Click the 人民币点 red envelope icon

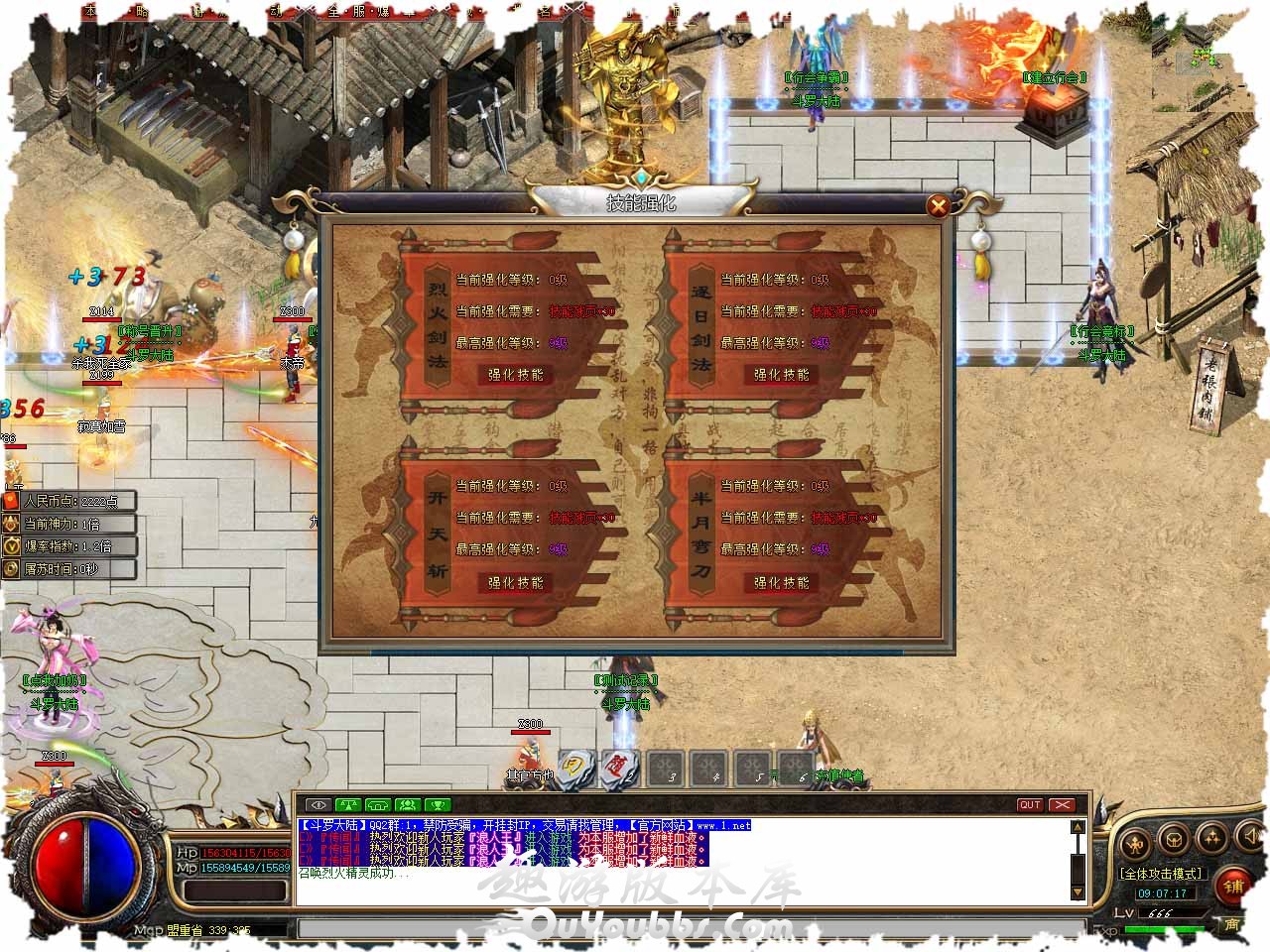pyautogui.click(x=12, y=502)
